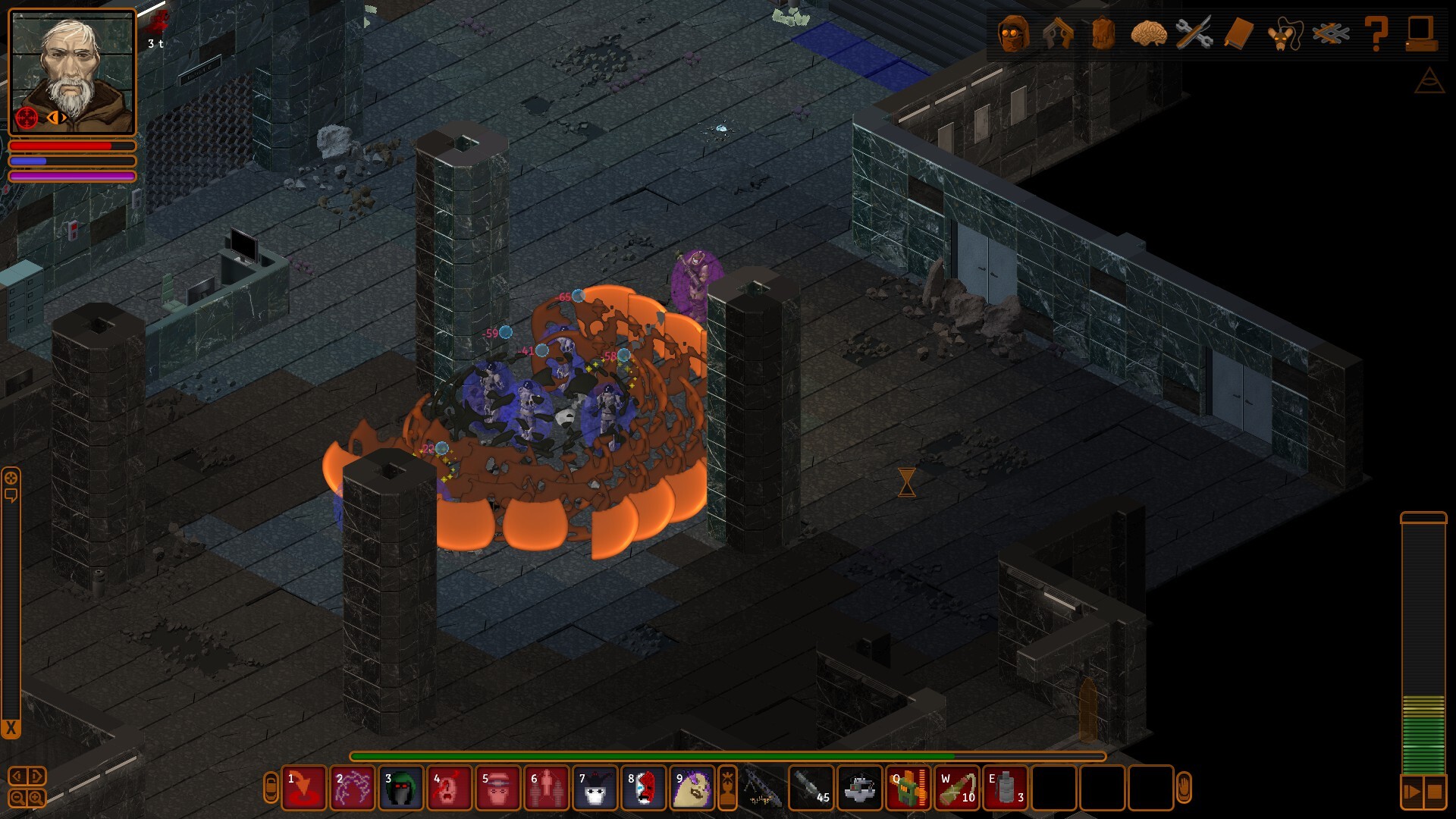Use the white mask ability in slot 7

595,788
